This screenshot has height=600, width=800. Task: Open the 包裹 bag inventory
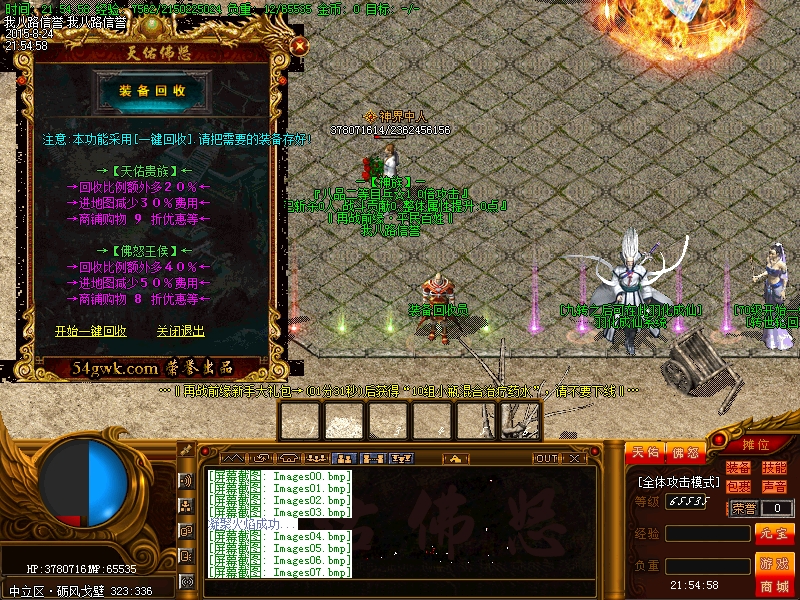click(738, 487)
